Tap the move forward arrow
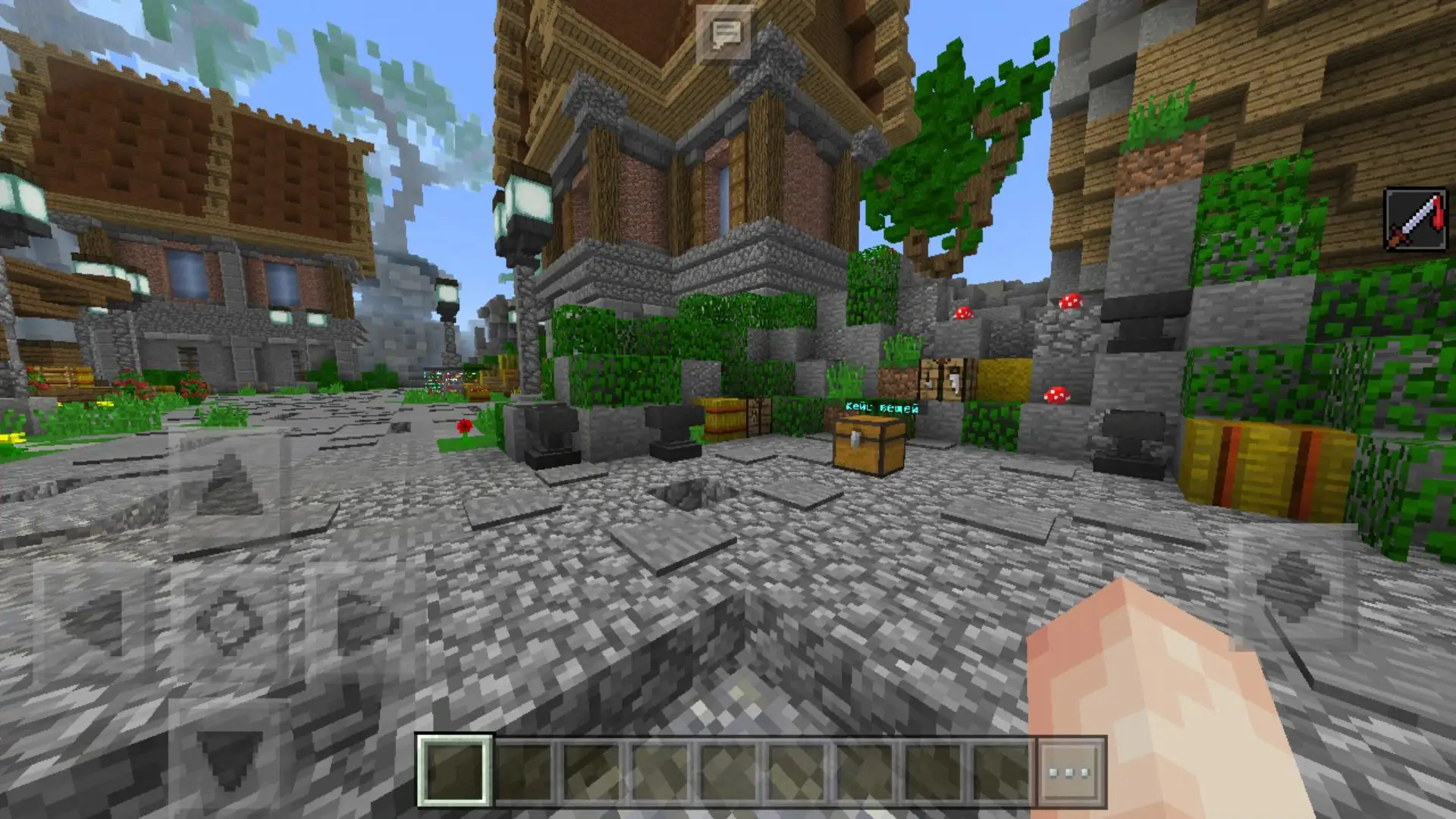The height and width of the screenshot is (819, 1456). pyautogui.click(x=228, y=486)
